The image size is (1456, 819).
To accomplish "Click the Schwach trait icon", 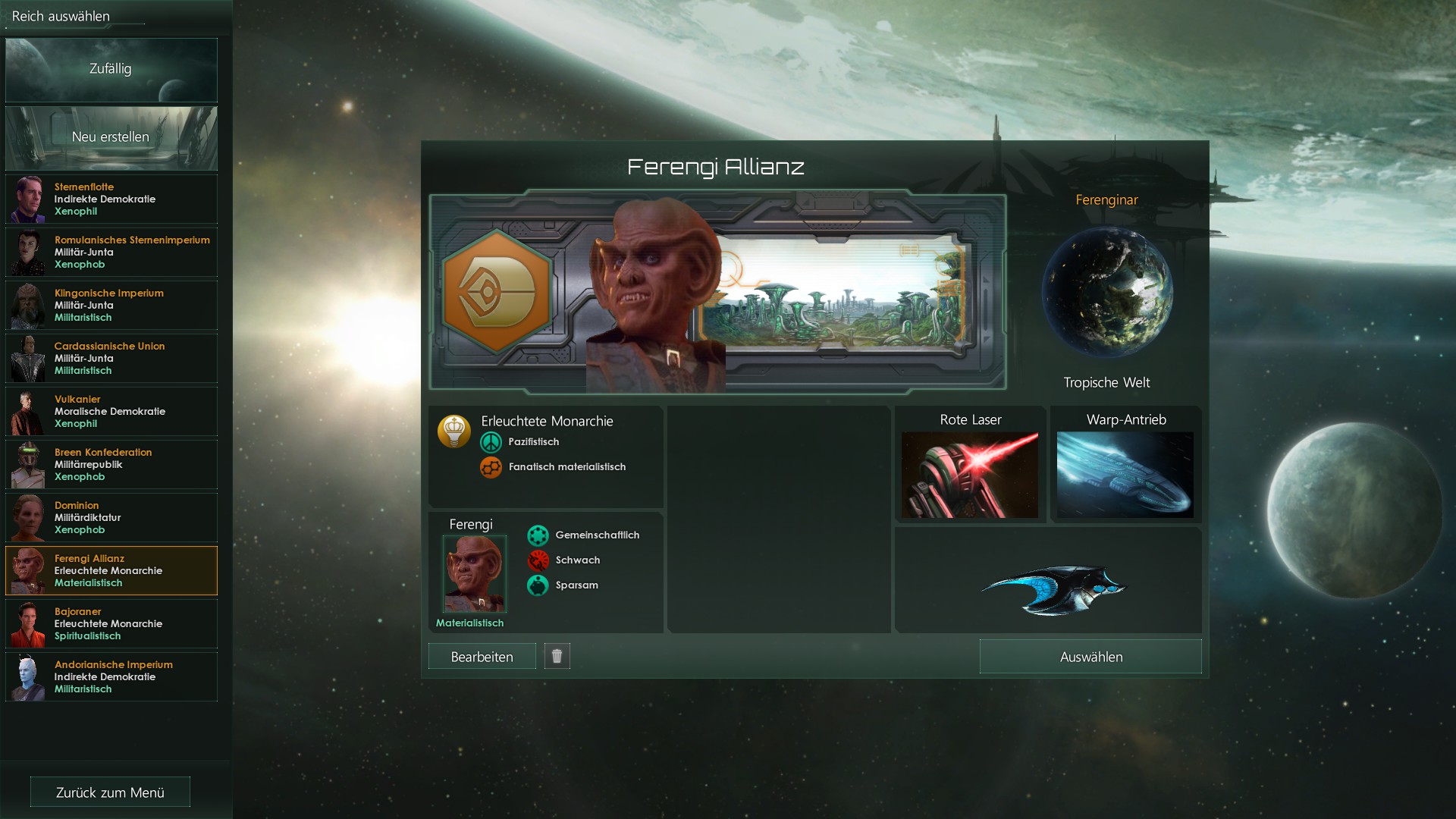I will point(539,560).
